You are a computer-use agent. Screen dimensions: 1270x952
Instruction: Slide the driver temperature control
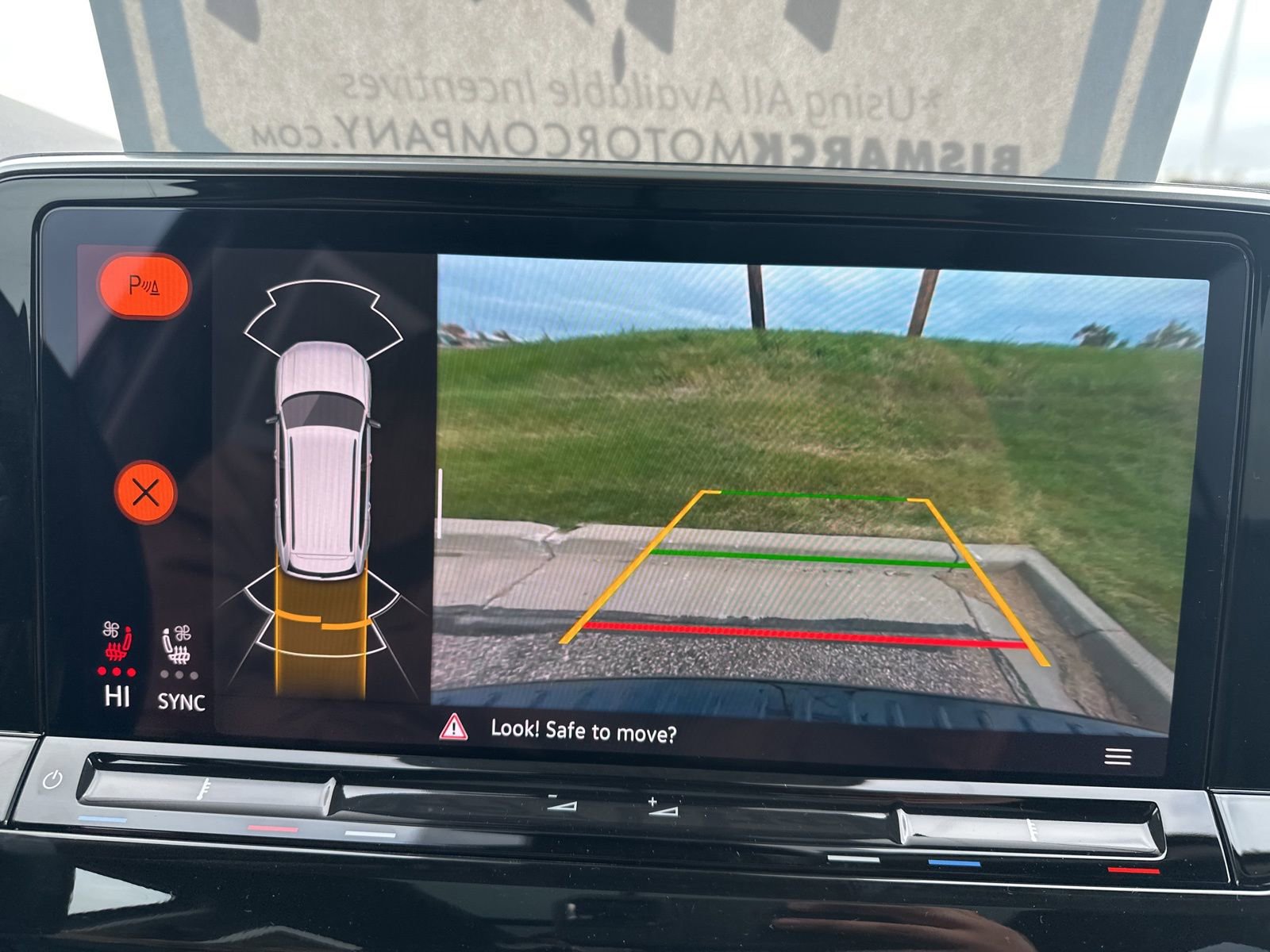pos(205,795)
